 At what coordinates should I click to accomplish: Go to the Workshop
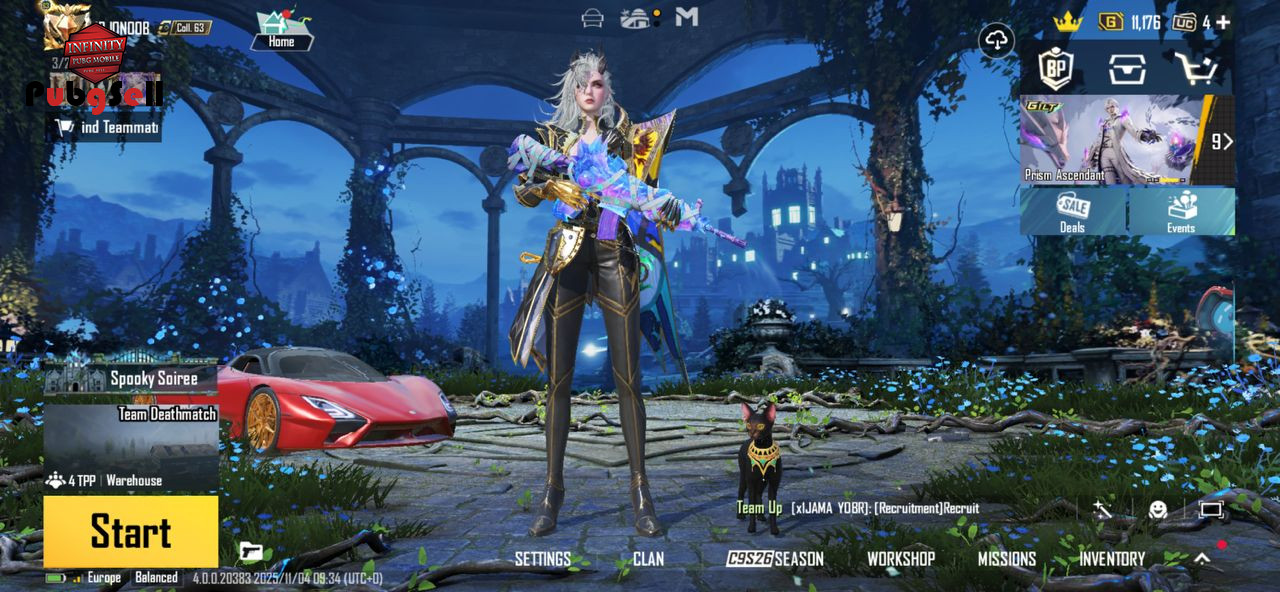click(x=900, y=559)
